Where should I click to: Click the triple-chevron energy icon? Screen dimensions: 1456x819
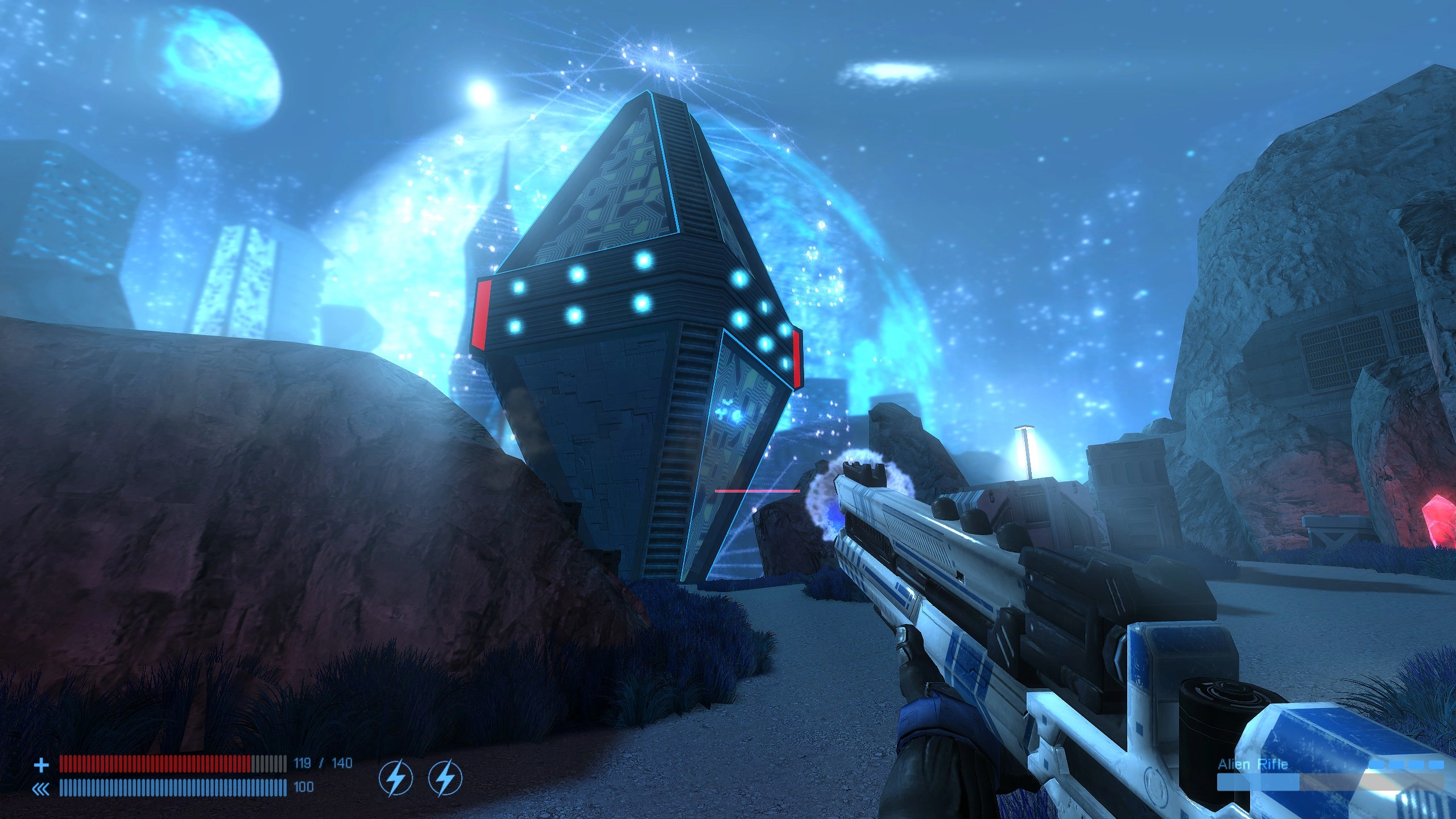pyautogui.click(x=41, y=788)
